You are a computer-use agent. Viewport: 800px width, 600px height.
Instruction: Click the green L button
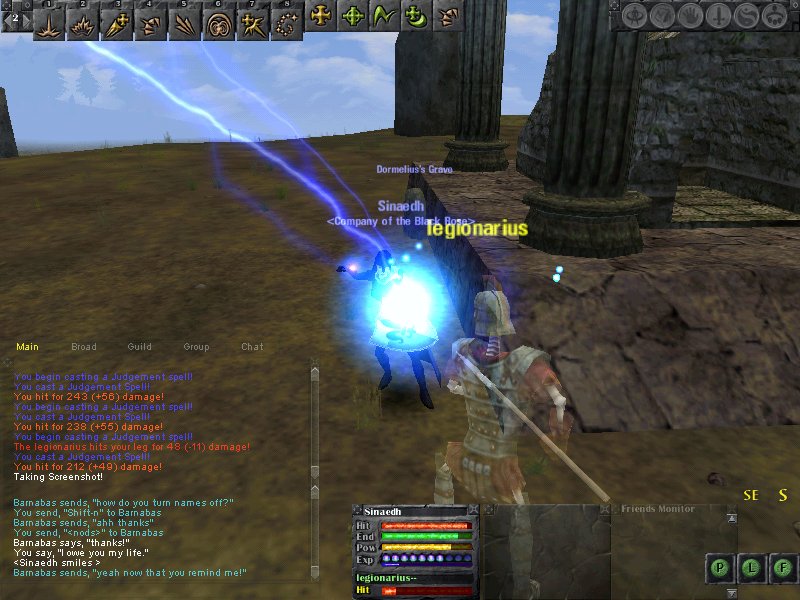tap(751, 568)
